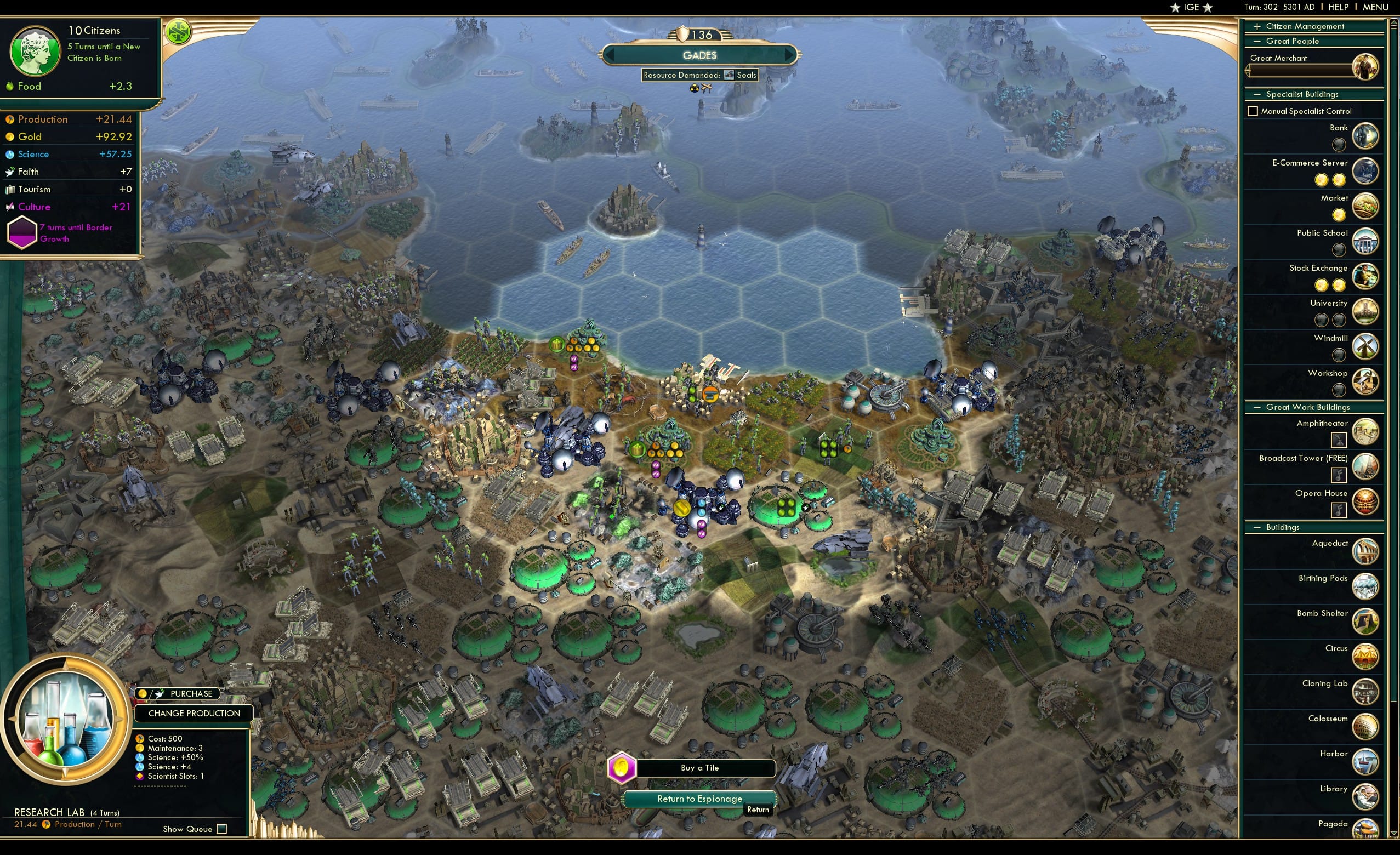Select the Bank building icon in Specialist Buildings
1400x855 pixels.
1365,136
